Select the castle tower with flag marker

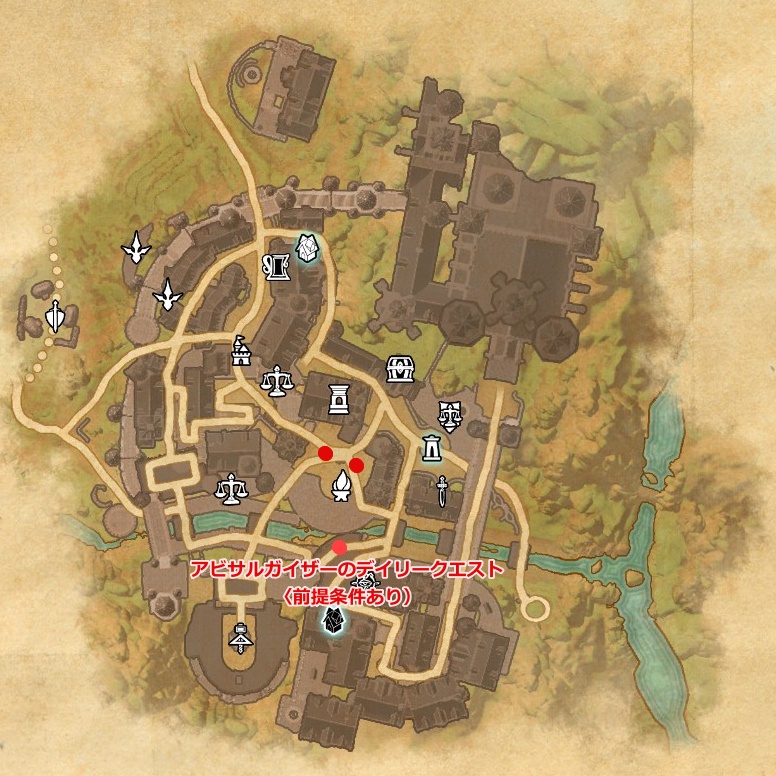click(240, 350)
